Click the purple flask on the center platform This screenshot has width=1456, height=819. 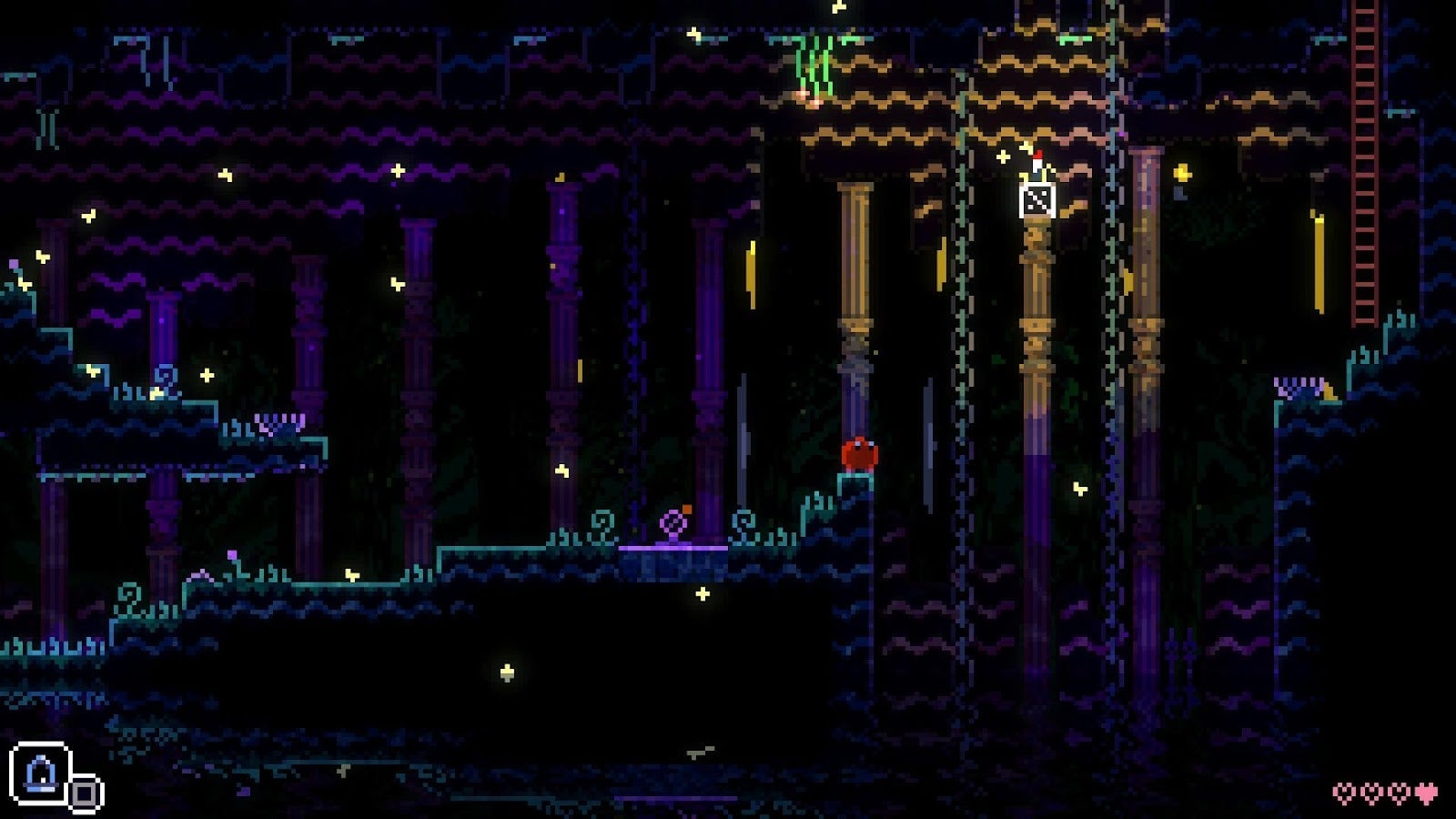click(x=672, y=522)
